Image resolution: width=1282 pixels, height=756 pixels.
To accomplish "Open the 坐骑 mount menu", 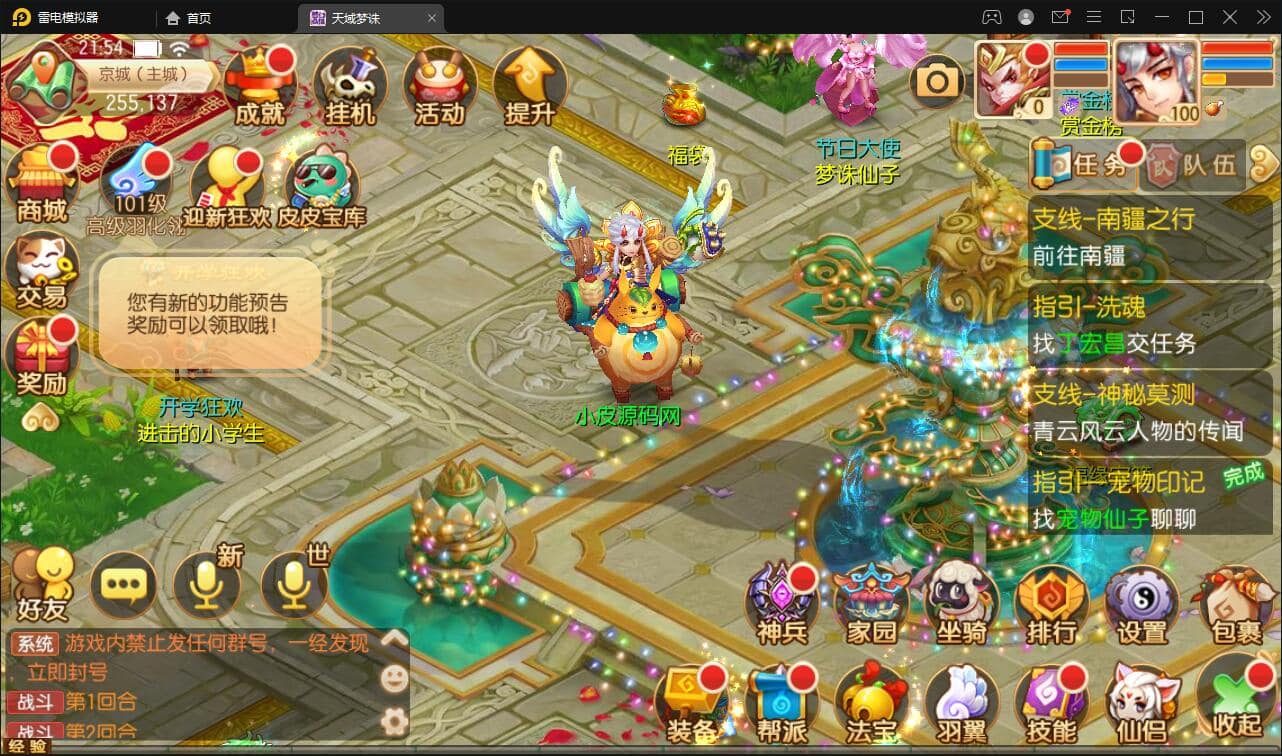I will point(961,605).
